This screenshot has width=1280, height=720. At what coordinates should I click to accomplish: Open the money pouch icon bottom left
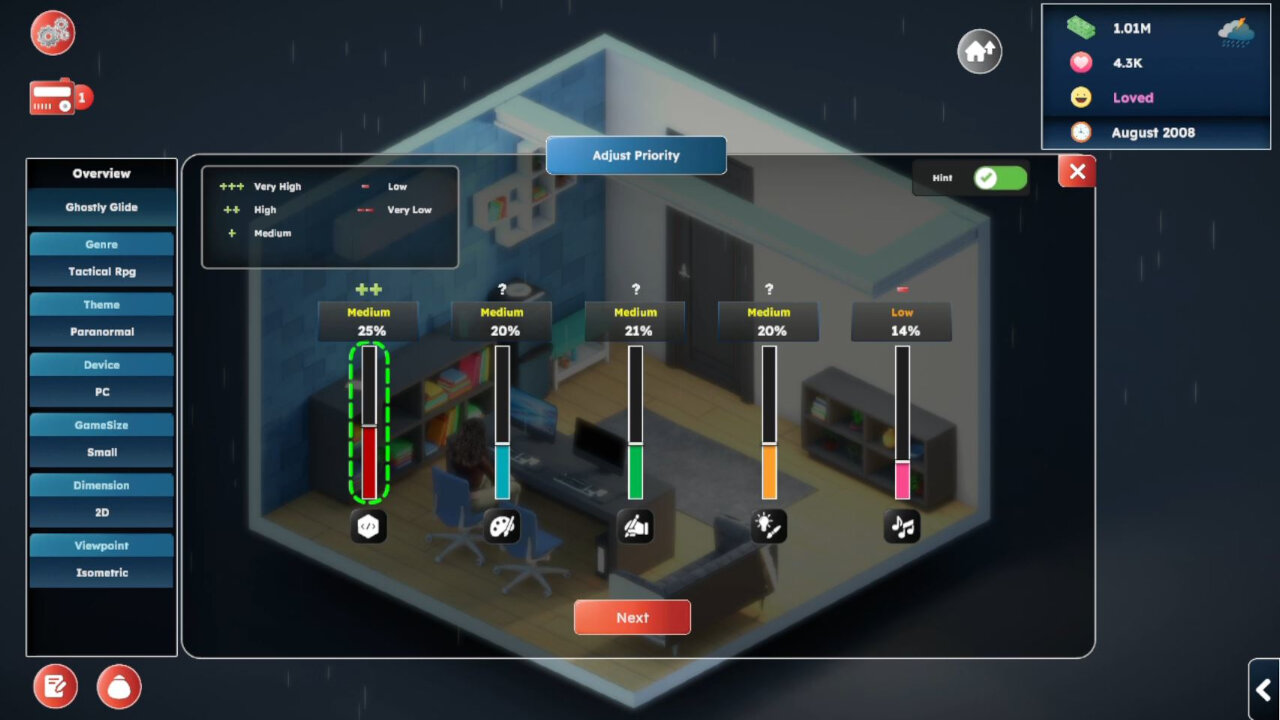119,686
